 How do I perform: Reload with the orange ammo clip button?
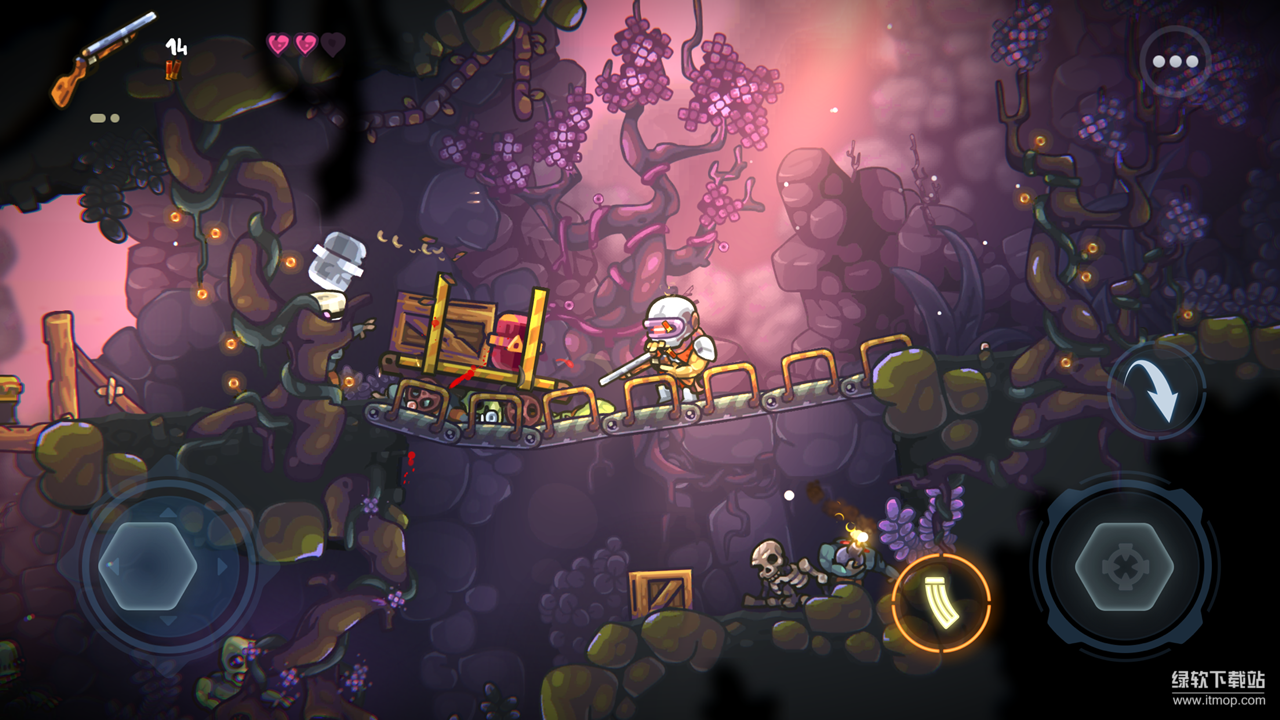click(940, 602)
